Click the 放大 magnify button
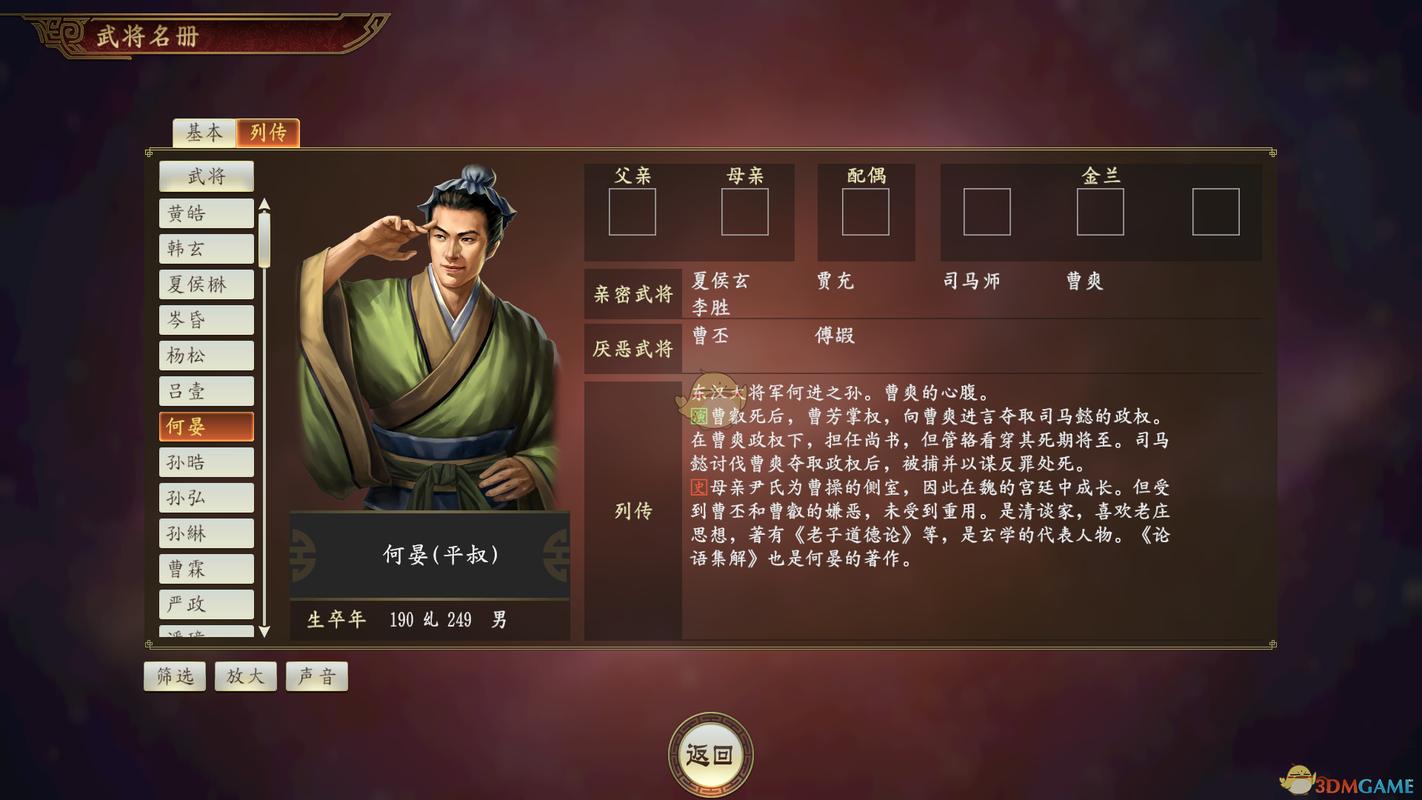Screen dimensions: 1422x800 pos(245,676)
